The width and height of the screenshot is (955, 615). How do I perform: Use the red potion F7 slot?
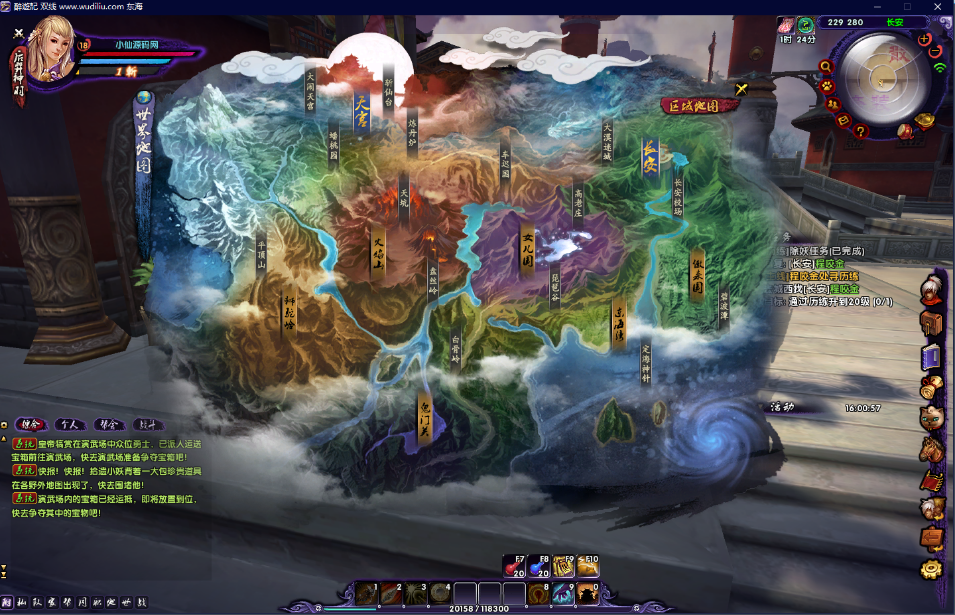coord(514,567)
